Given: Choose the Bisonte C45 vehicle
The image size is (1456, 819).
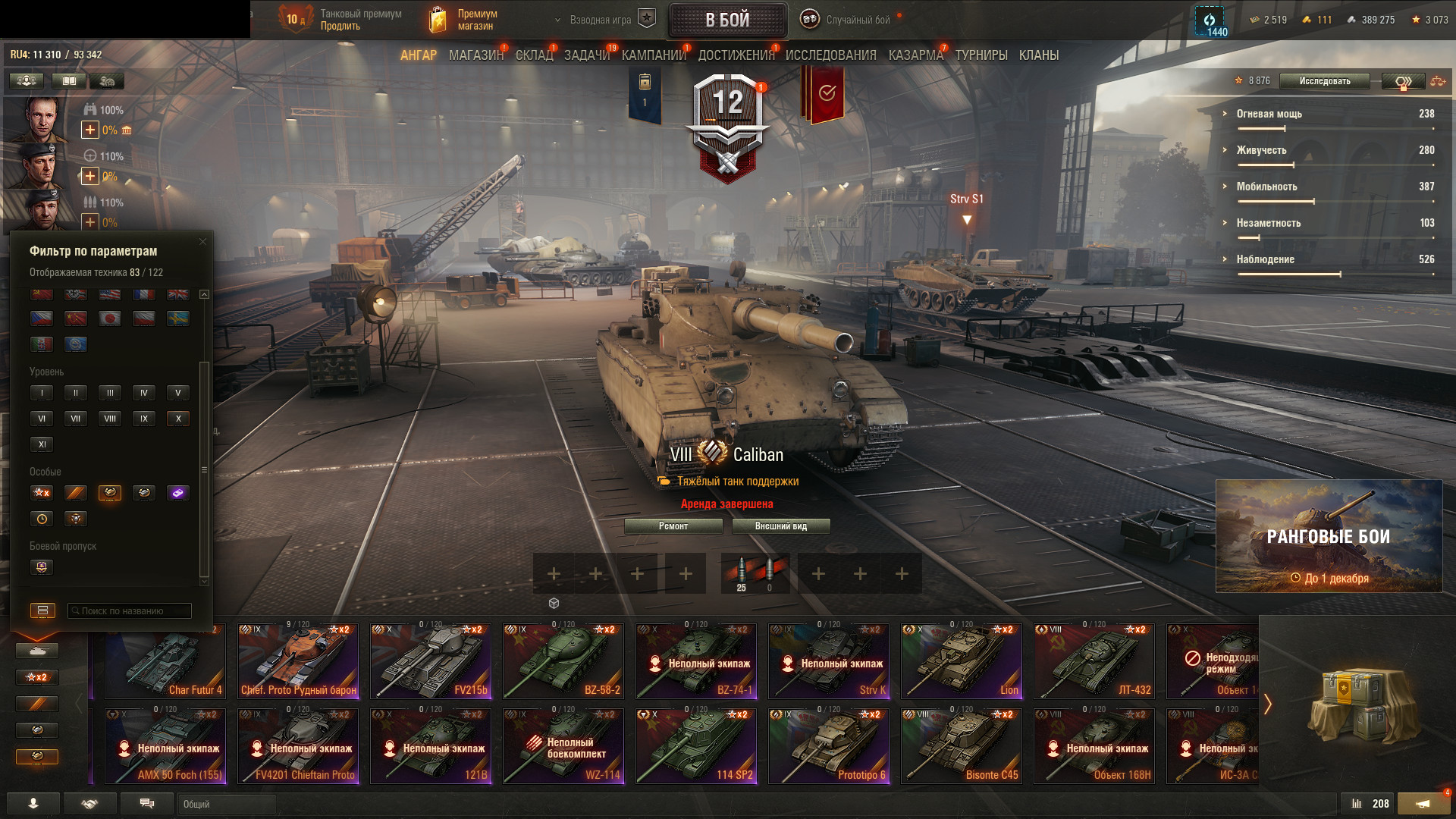Looking at the screenshot, I should (962, 746).
